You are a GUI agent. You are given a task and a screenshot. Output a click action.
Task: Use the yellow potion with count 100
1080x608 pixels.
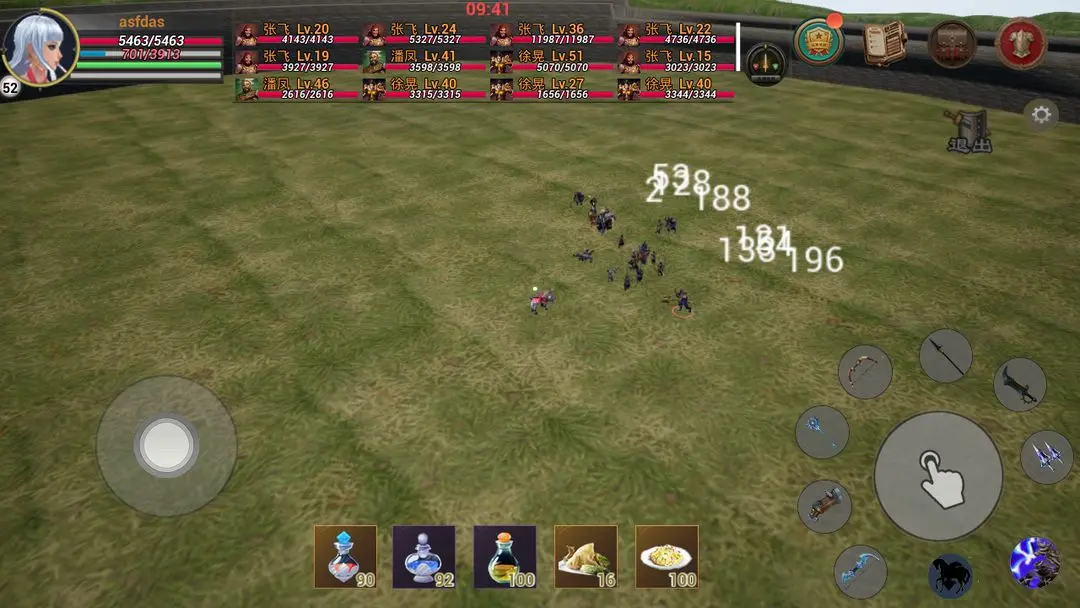[505, 556]
